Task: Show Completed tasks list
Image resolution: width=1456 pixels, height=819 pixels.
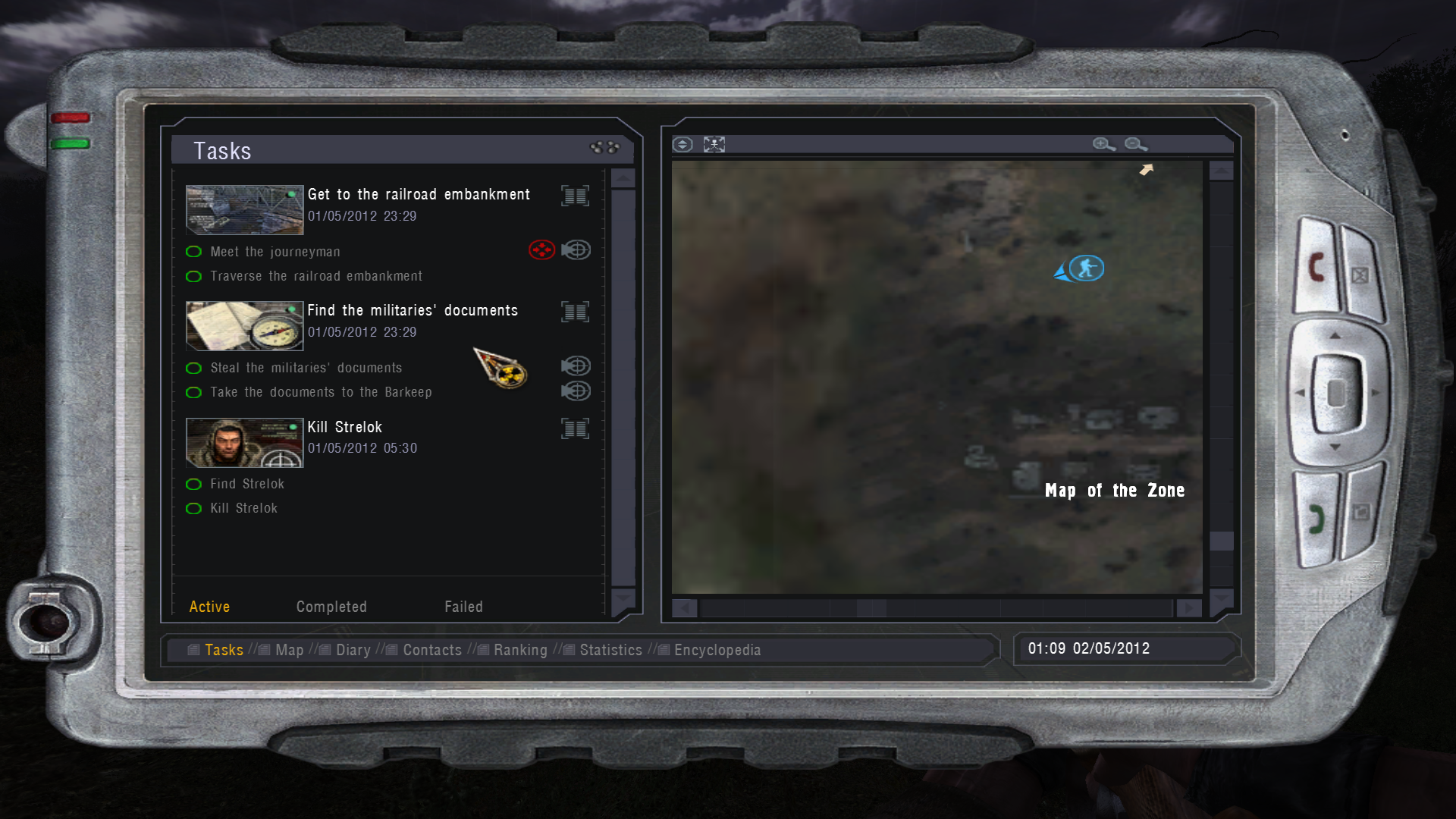Action: (x=331, y=607)
